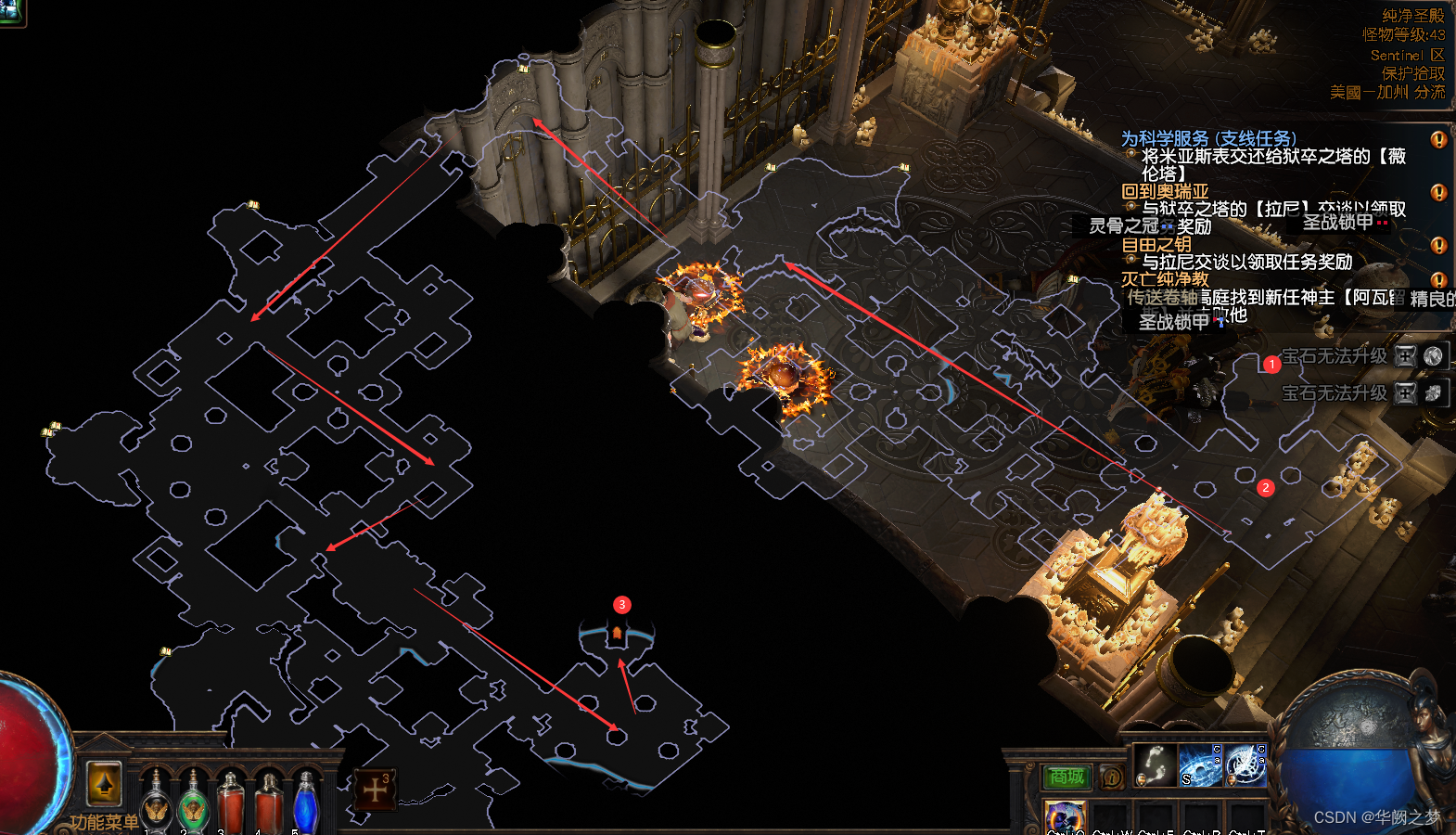Pick up the 灵骨之冠 item label
The width and height of the screenshot is (1456, 835).
click(1124, 225)
